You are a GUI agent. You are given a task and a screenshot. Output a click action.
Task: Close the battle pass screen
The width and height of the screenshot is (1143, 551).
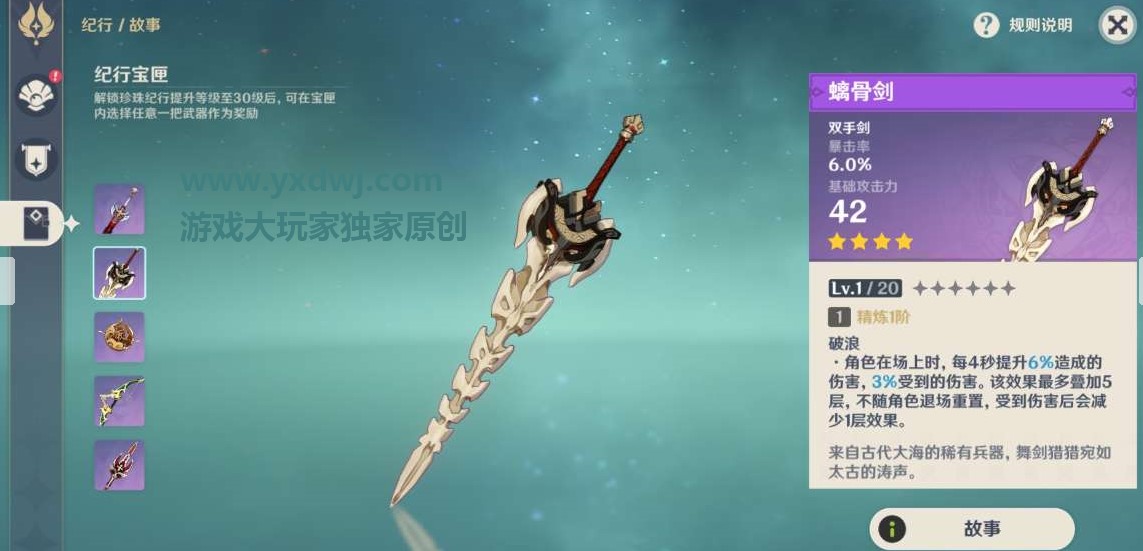click(1116, 25)
